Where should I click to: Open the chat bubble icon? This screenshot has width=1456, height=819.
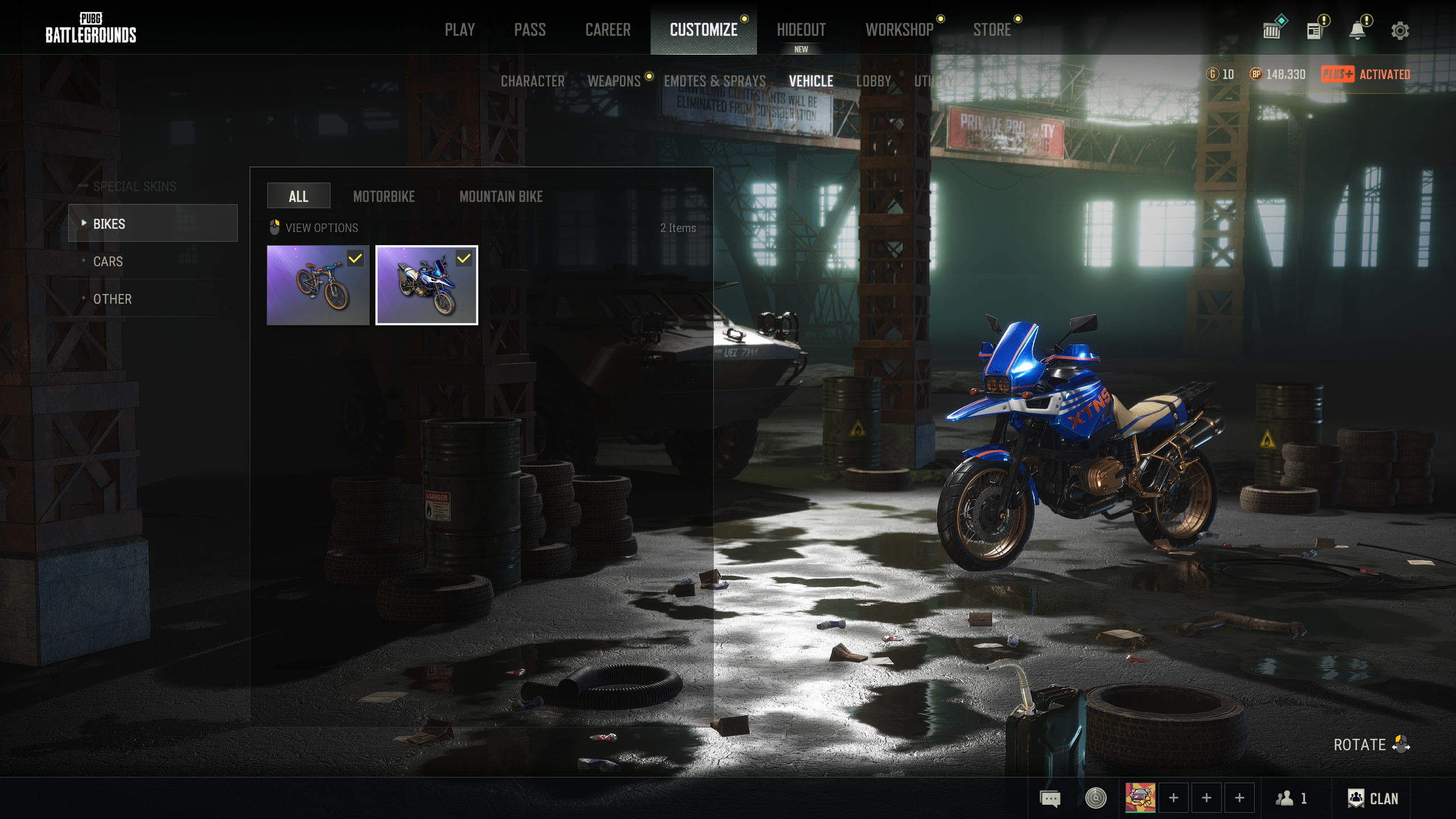tap(1050, 798)
